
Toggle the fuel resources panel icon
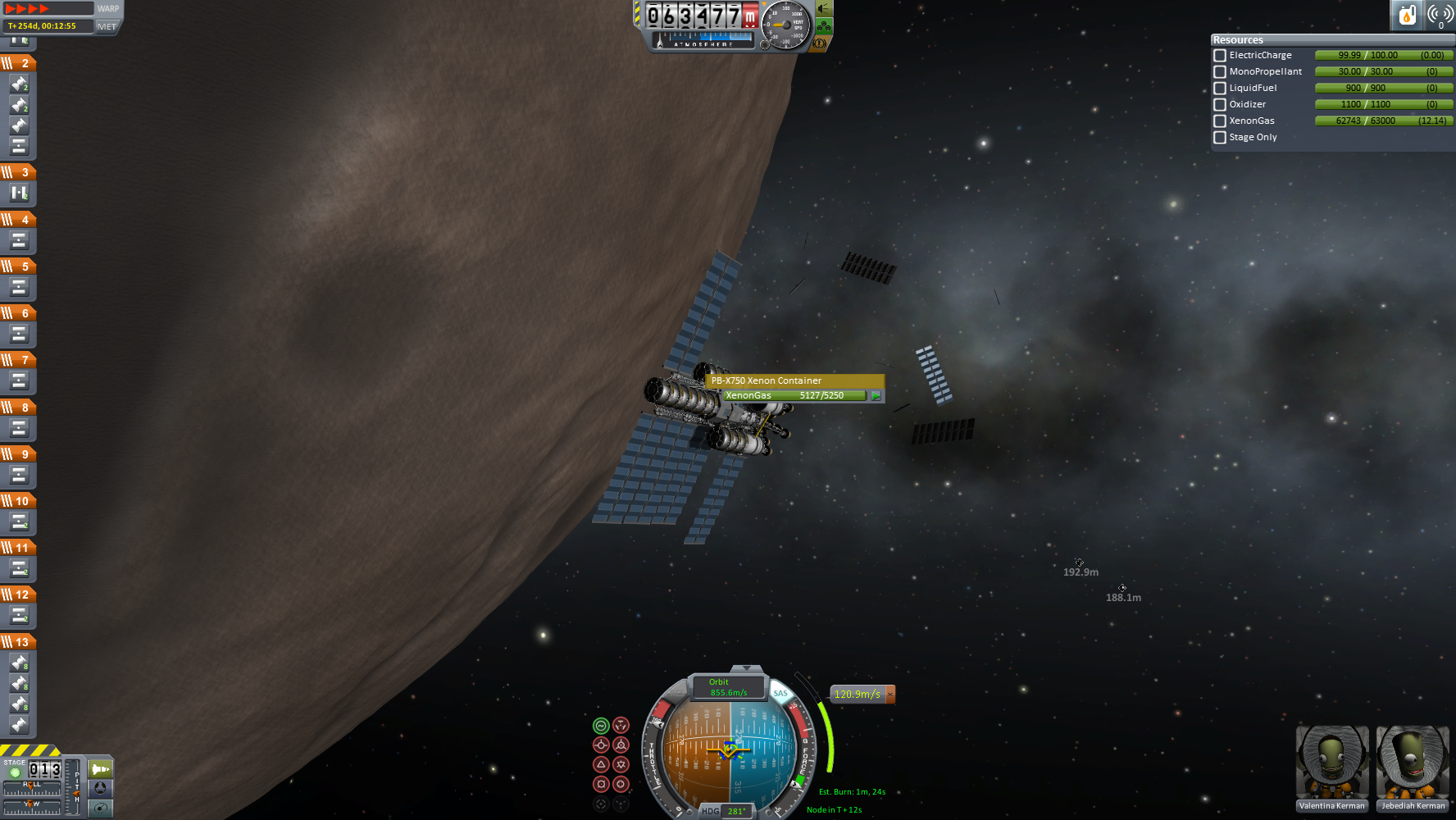(1407, 15)
